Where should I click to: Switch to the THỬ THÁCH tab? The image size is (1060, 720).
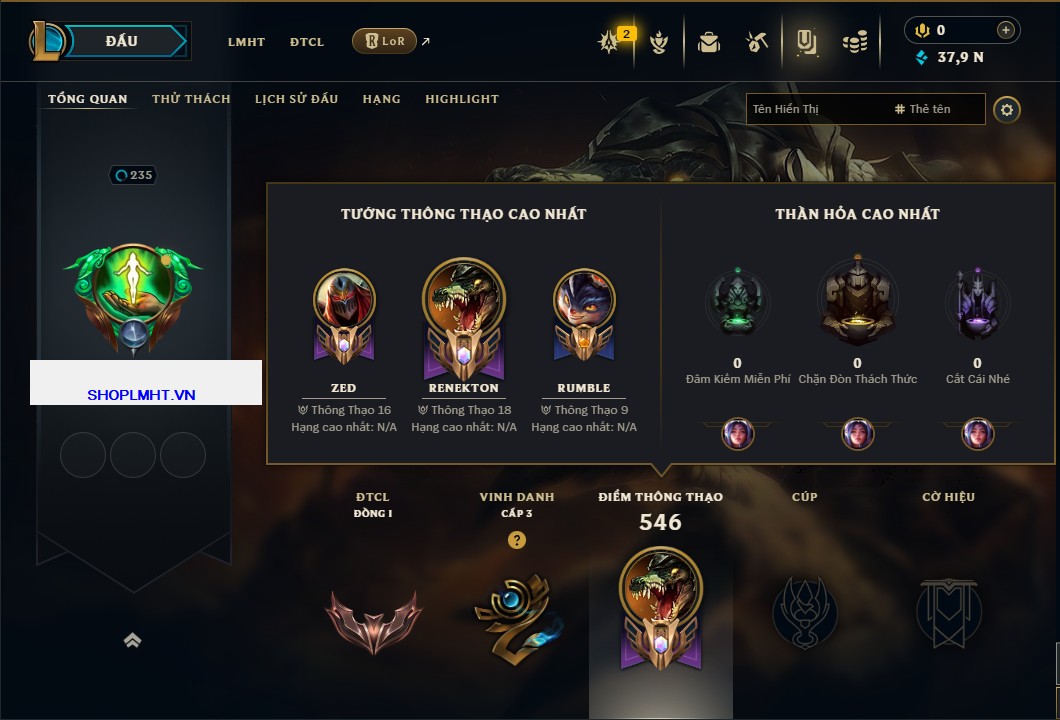tap(191, 99)
